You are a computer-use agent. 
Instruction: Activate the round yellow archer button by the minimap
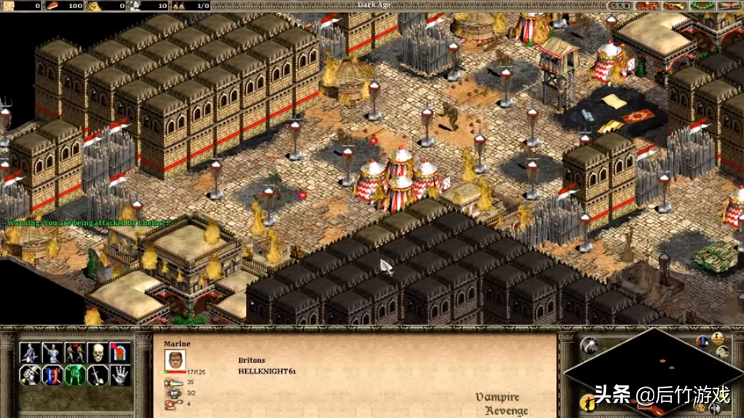coord(587,401)
